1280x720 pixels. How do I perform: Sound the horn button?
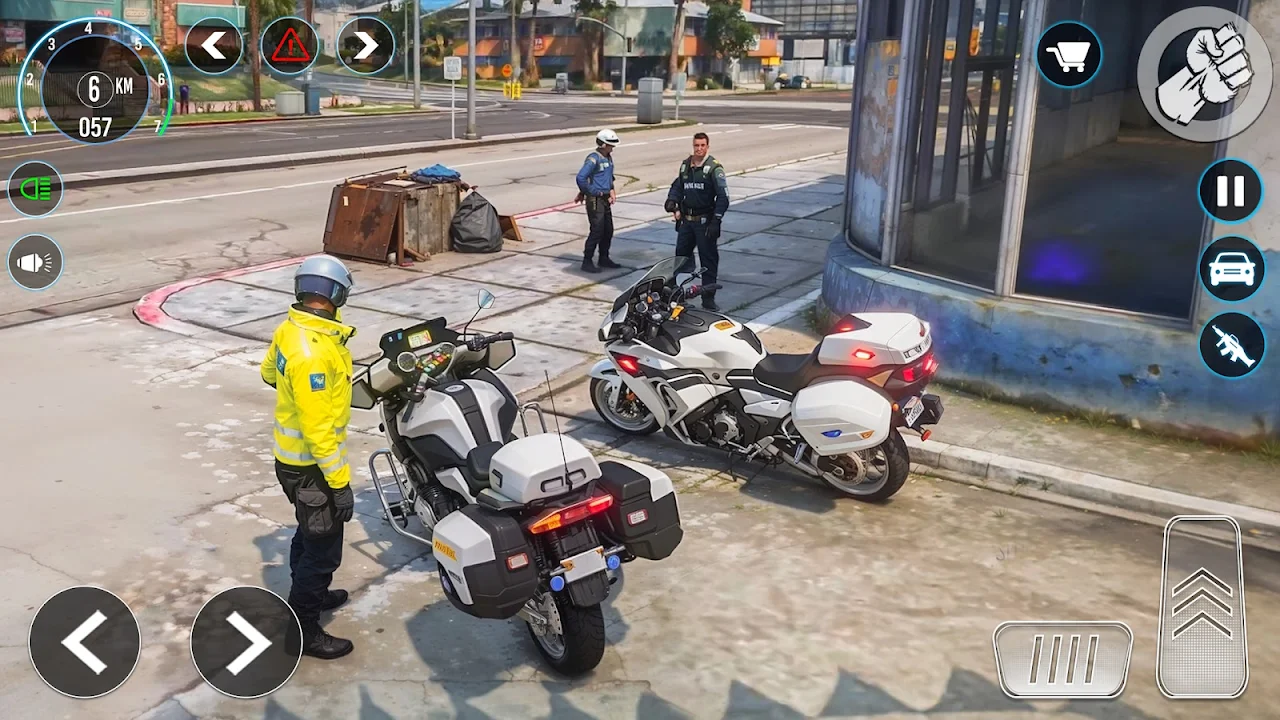point(35,262)
